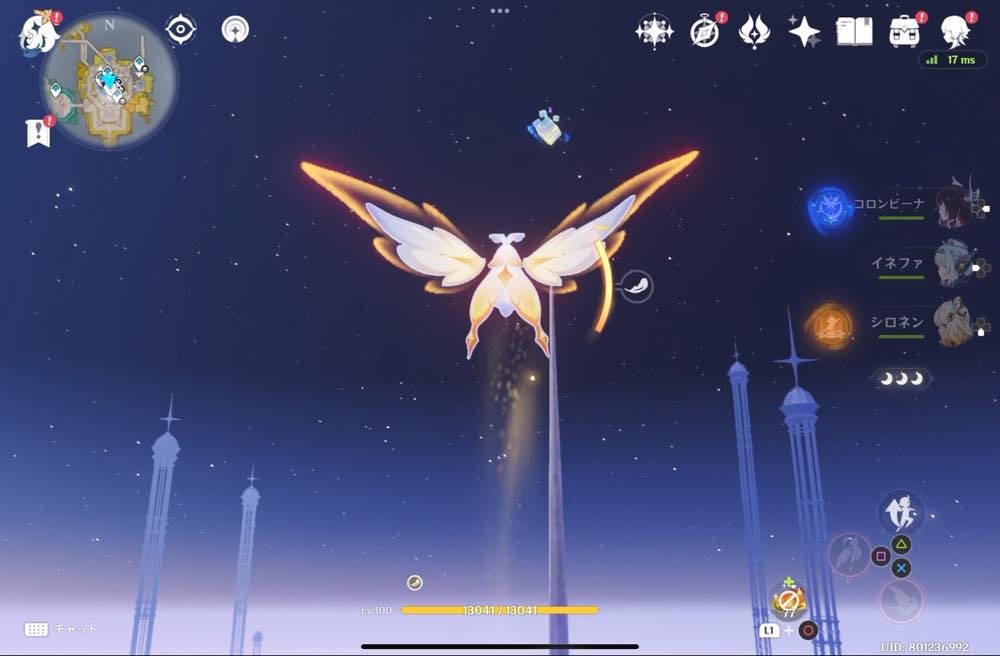Open the quest bookmark icon
The height and width of the screenshot is (656, 1000).
[x=38, y=132]
